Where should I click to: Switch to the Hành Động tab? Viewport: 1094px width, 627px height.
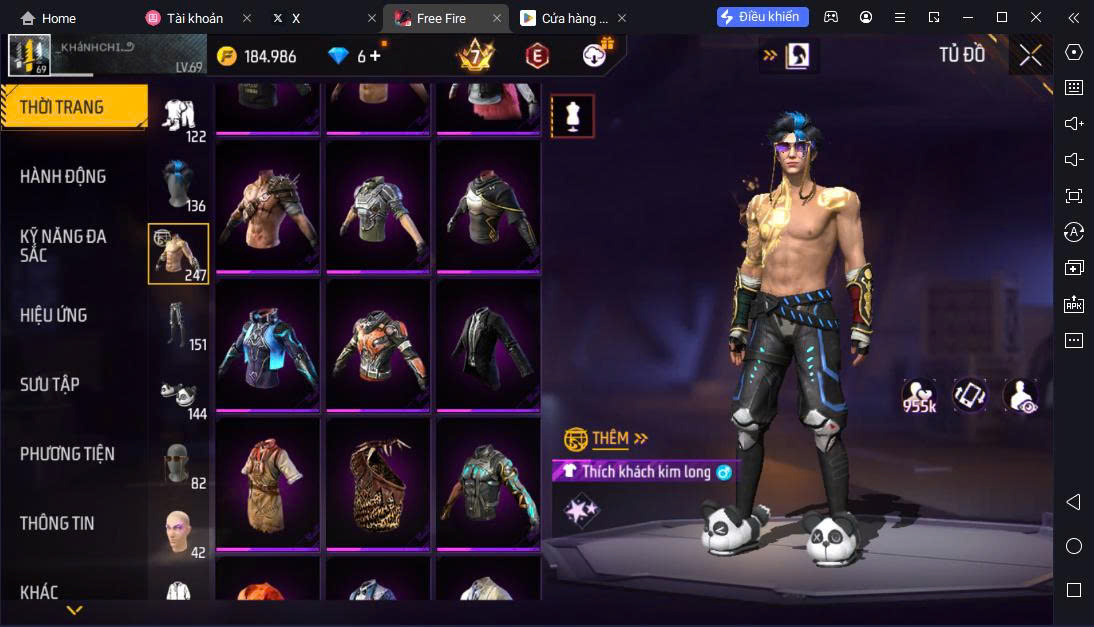point(63,177)
